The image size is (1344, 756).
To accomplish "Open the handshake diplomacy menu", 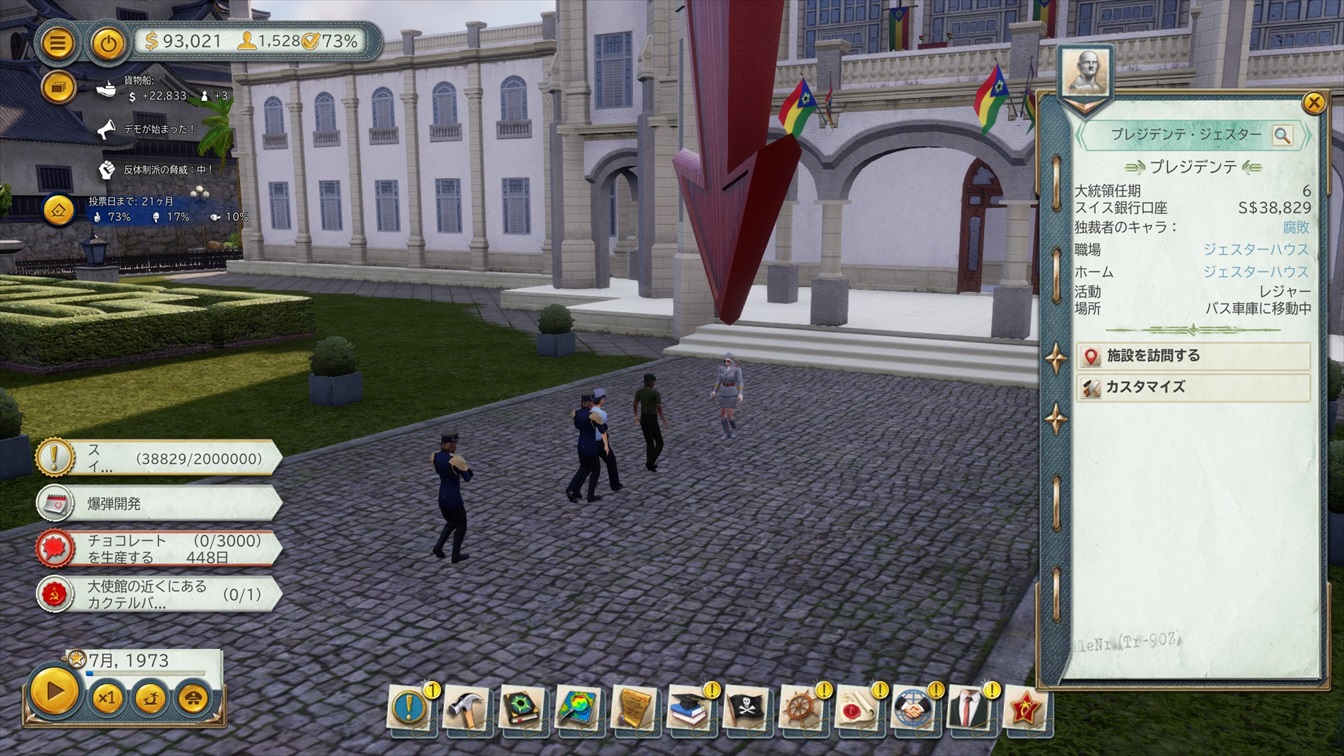I will coord(913,708).
